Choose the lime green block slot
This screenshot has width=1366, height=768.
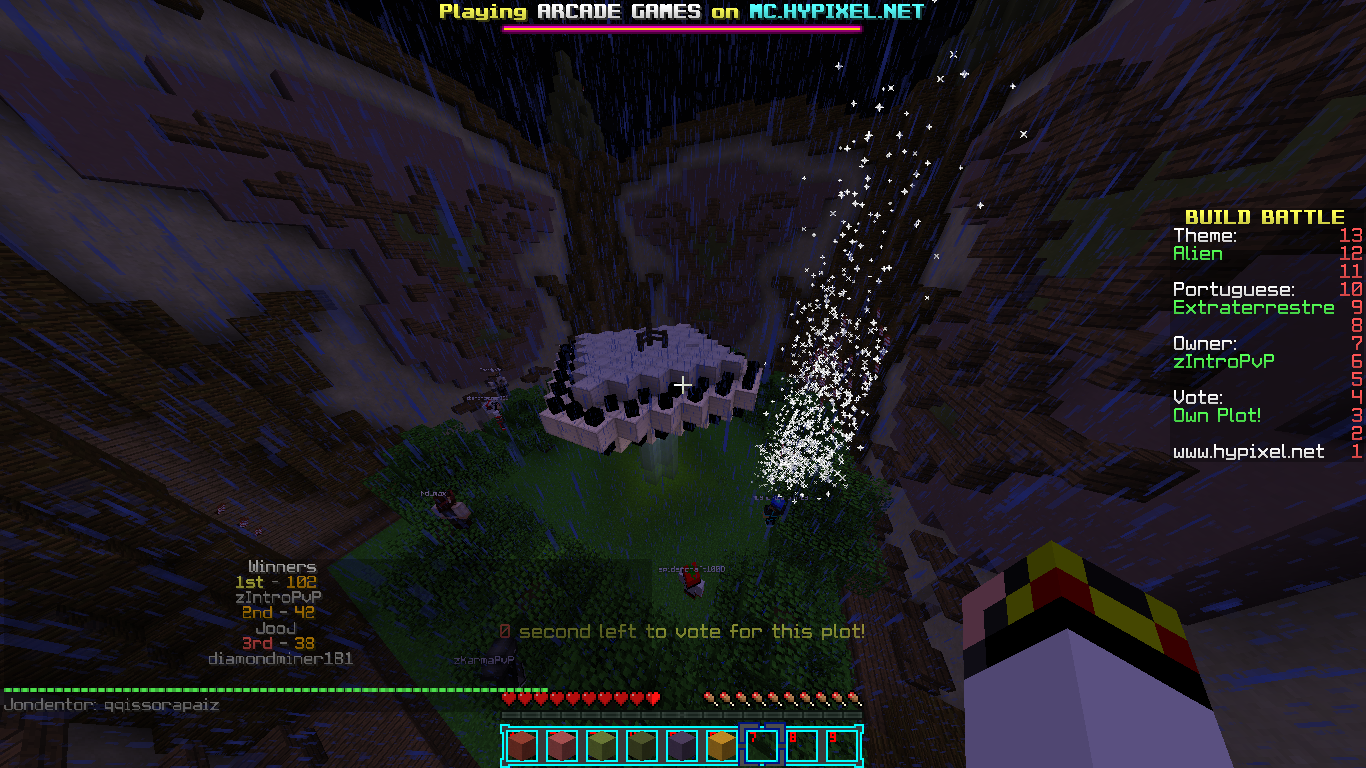pyautogui.click(x=600, y=745)
